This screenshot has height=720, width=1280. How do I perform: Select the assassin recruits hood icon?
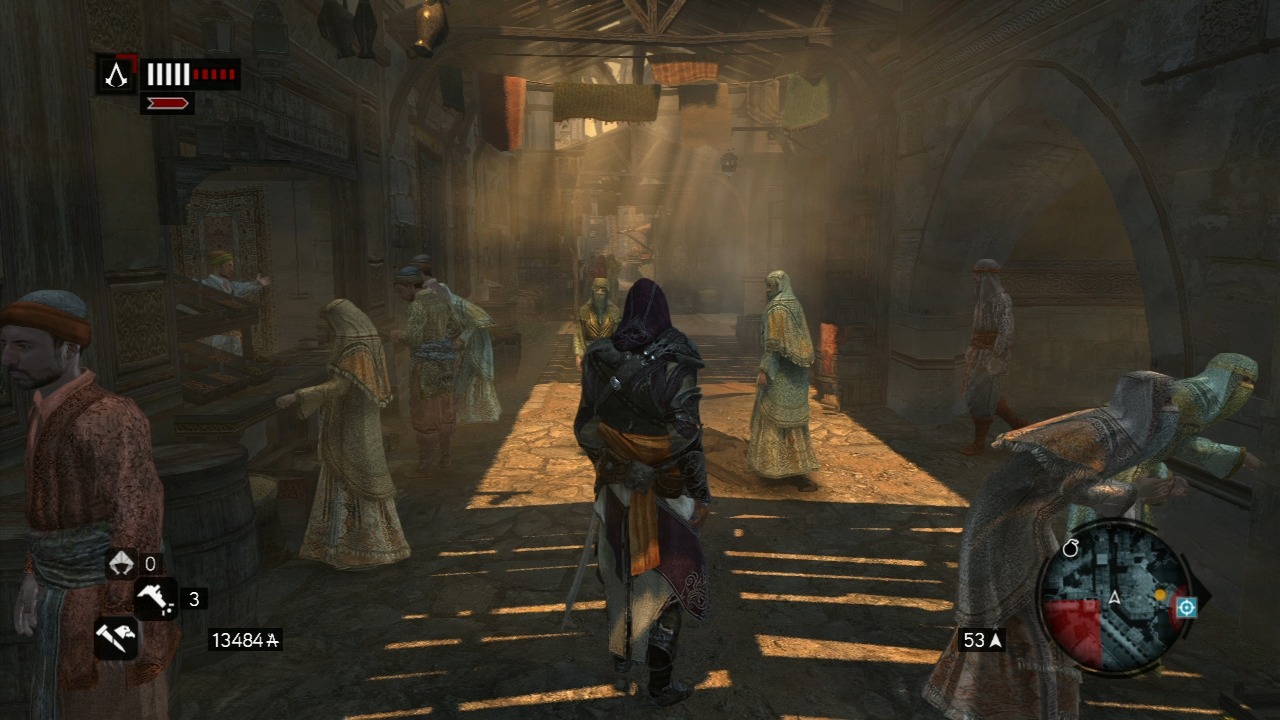[121, 564]
